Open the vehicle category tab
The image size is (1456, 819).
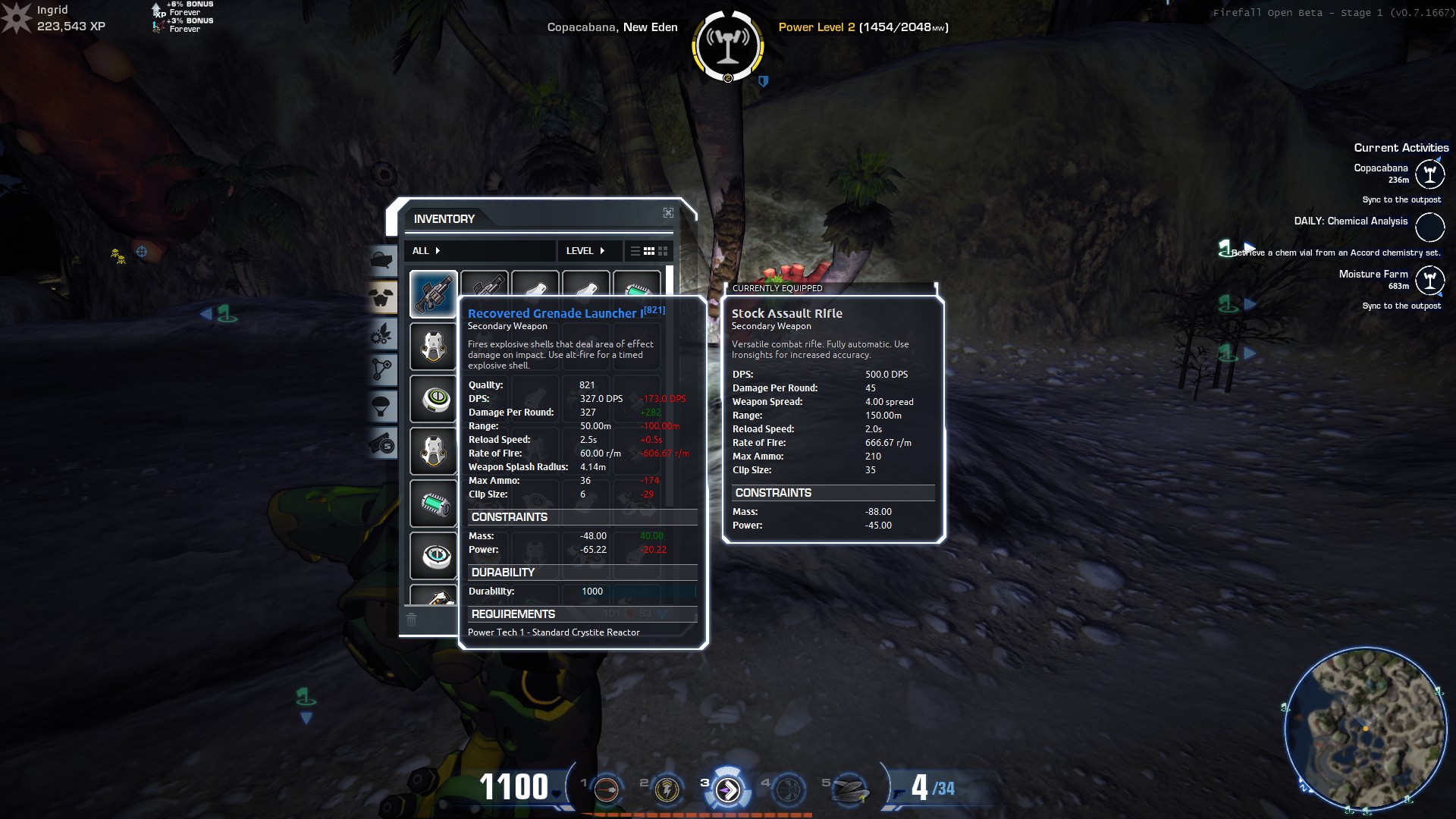tap(383, 260)
